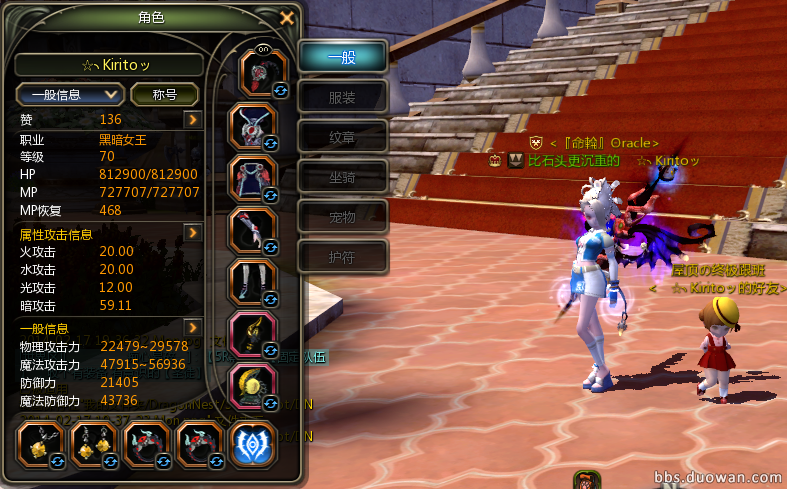Screen dimensions: 787x489
Task: Click the 称号 title button
Action: [165, 94]
